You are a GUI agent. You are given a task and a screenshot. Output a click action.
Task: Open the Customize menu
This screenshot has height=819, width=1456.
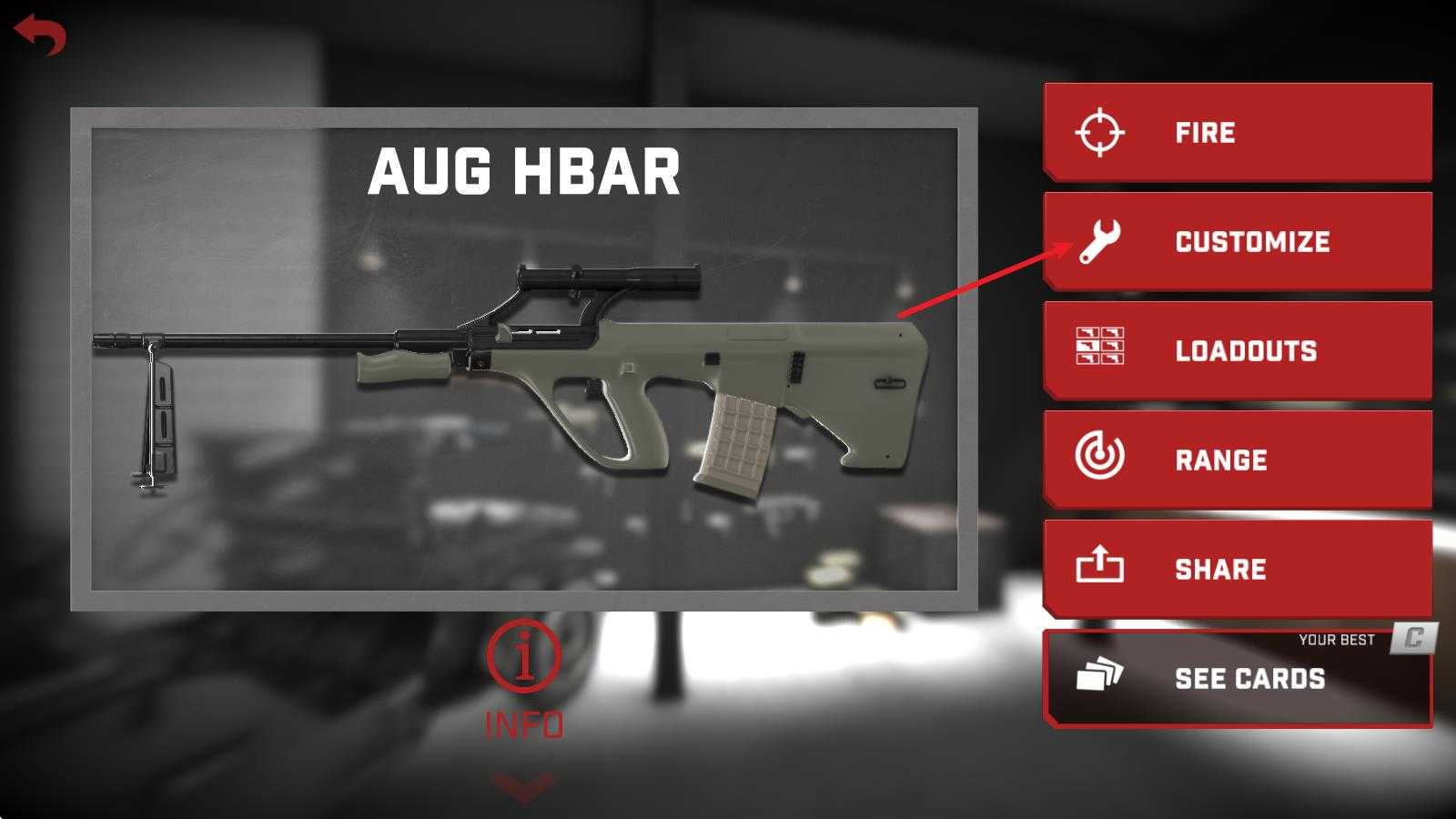(1238, 242)
